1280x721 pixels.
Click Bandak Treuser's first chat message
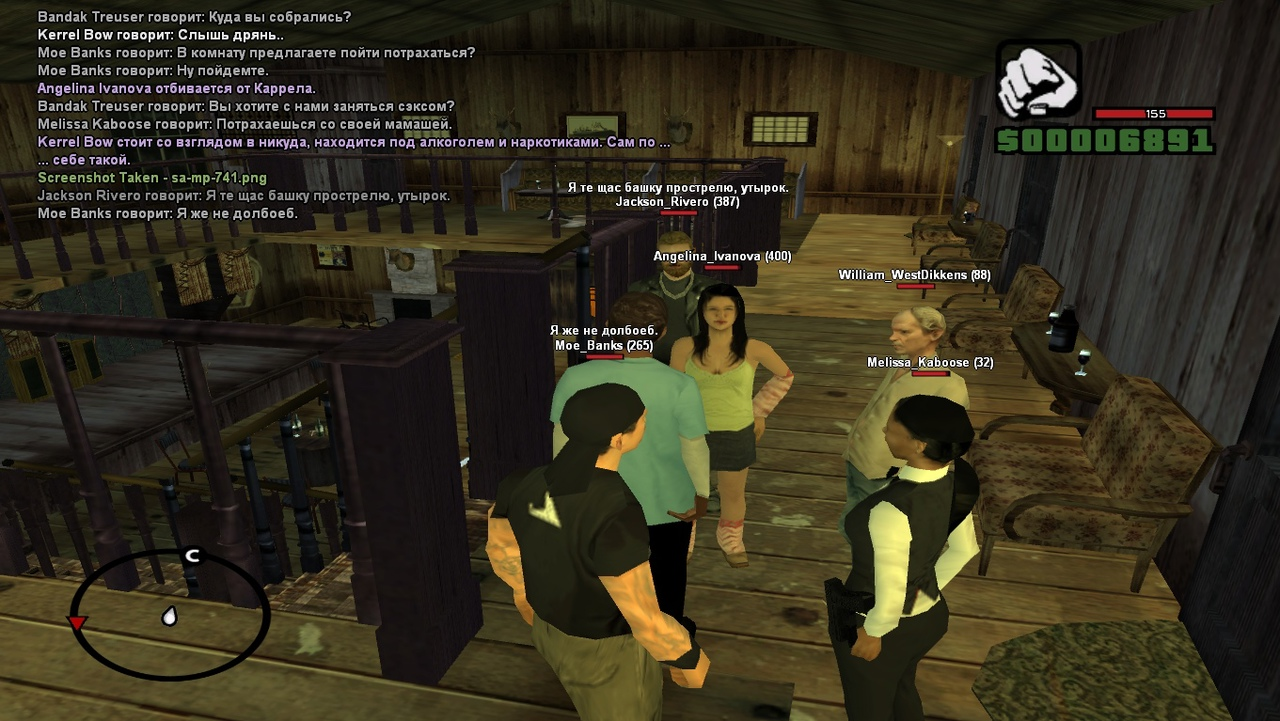194,17
